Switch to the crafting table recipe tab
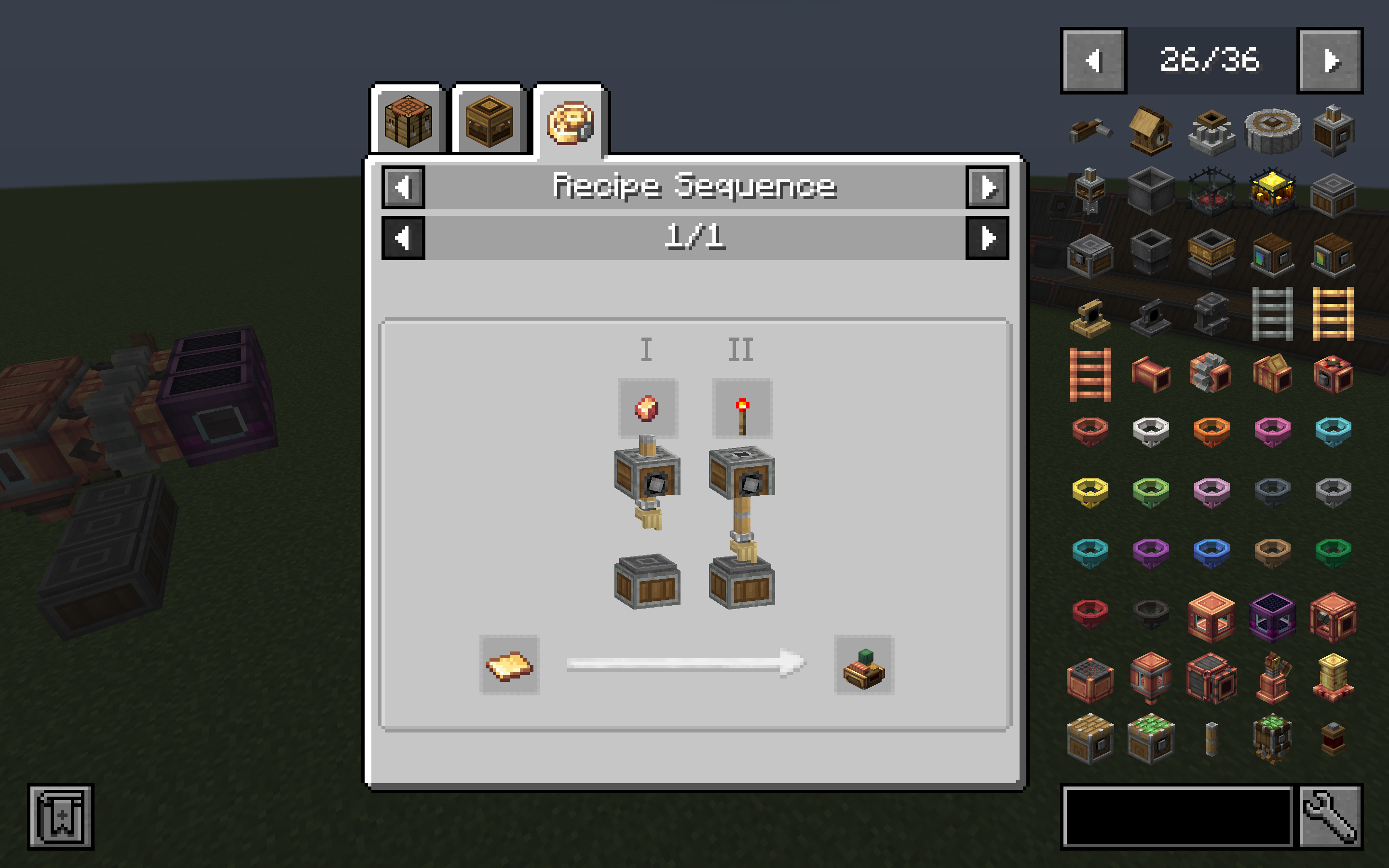This screenshot has width=1389, height=868. pos(409,122)
